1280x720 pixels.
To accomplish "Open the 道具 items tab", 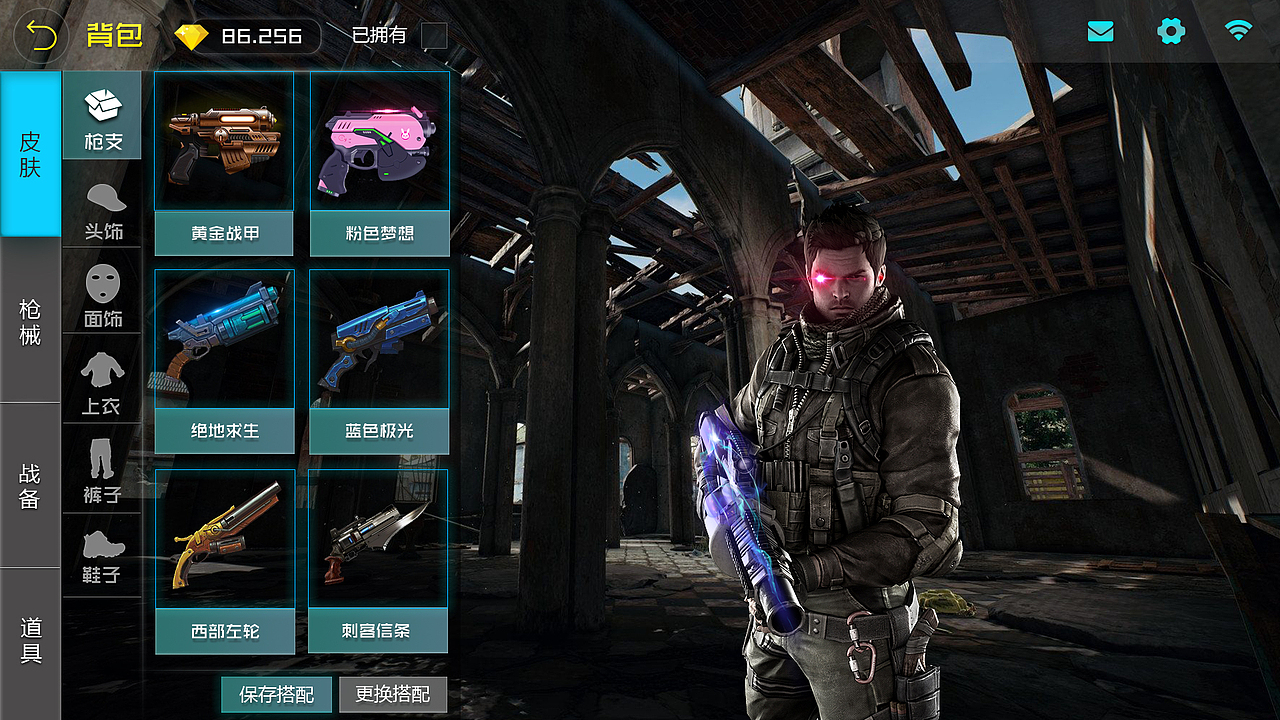I will [x=30, y=641].
